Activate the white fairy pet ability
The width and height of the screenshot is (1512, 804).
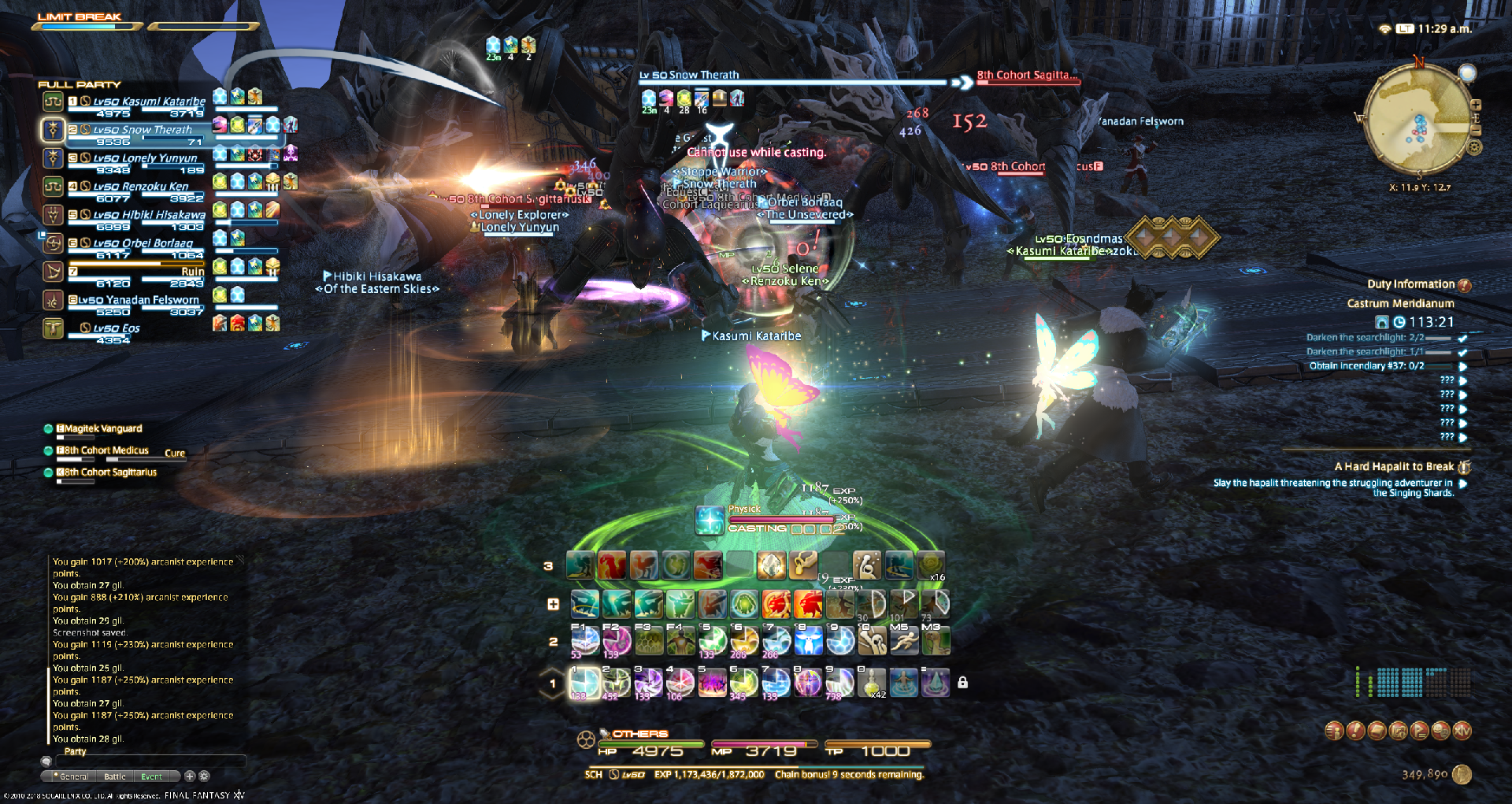pyautogui.click(x=808, y=641)
